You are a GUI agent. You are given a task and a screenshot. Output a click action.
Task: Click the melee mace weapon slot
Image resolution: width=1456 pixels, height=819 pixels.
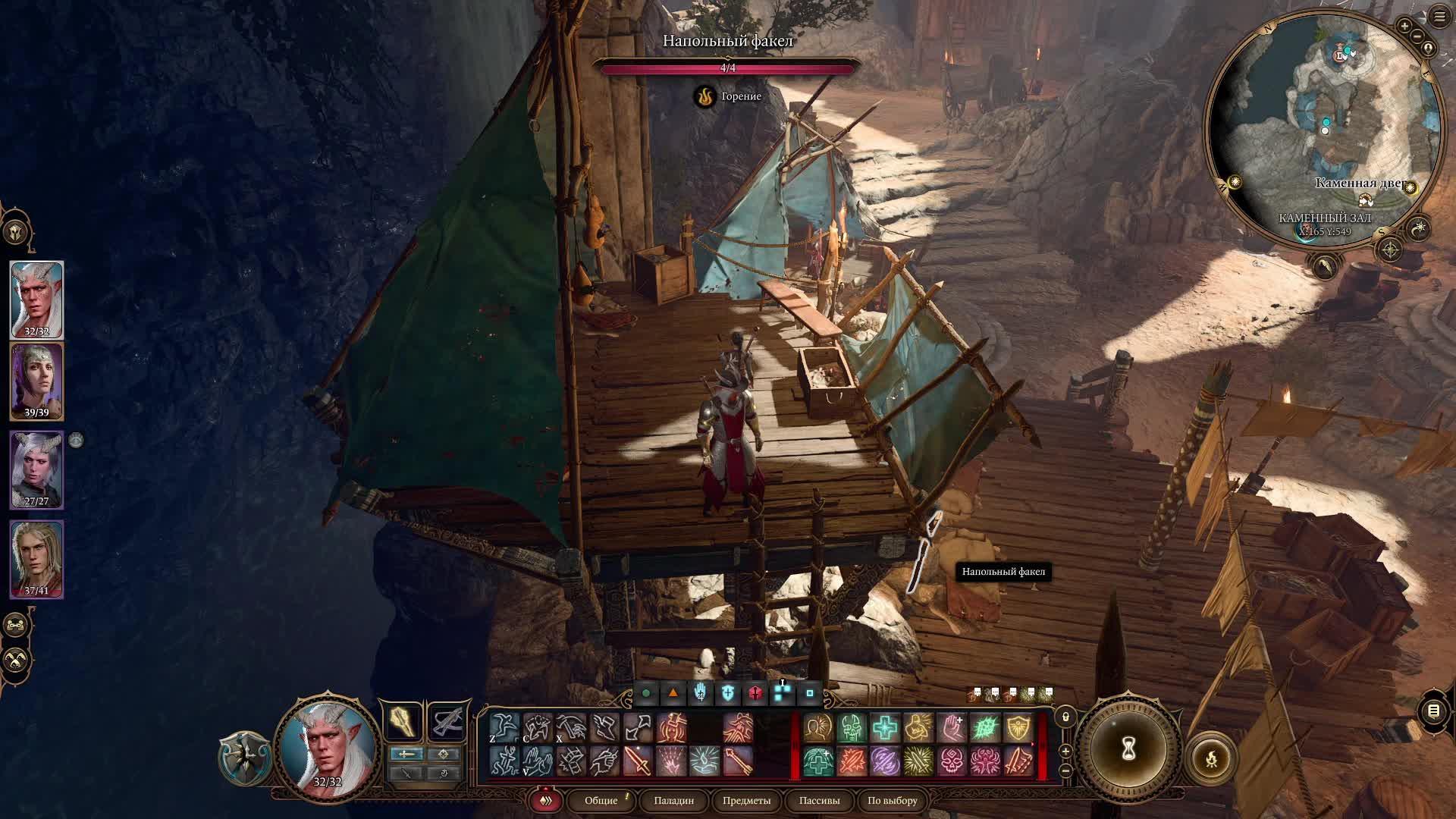402,721
